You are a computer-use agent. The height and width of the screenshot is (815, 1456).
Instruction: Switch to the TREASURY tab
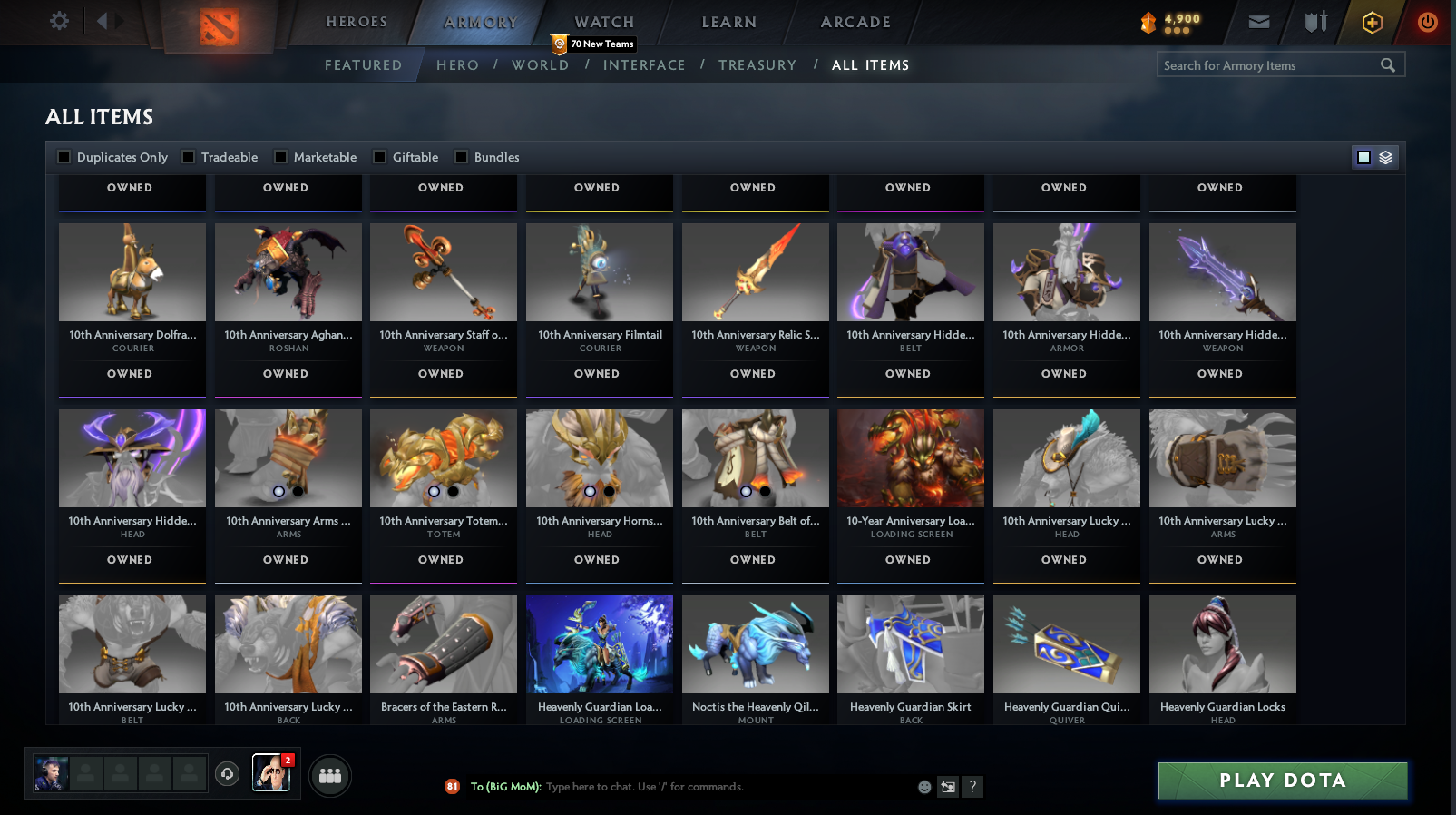(x=757, y=64)
